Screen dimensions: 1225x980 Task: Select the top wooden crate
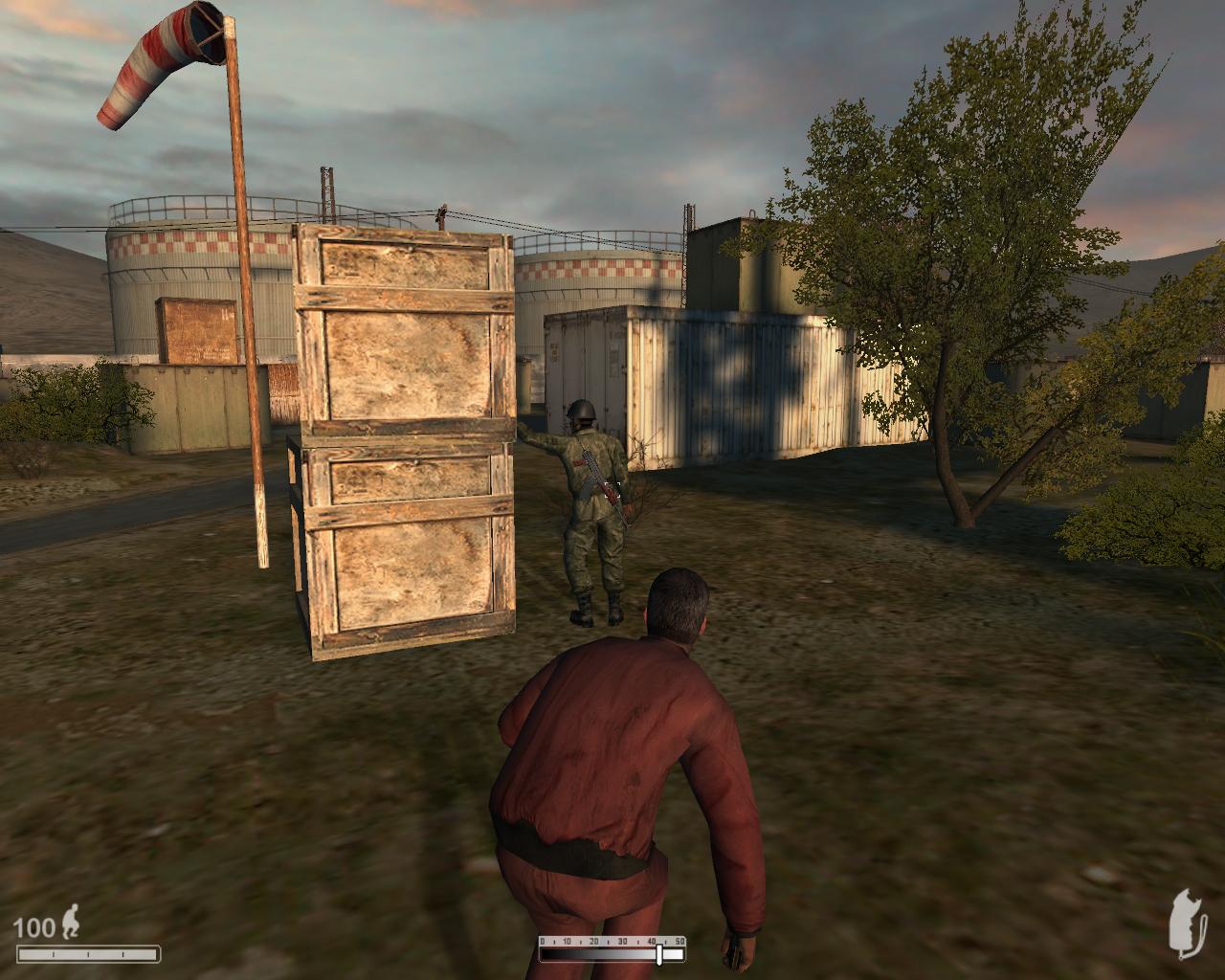(x=402, y=335)
